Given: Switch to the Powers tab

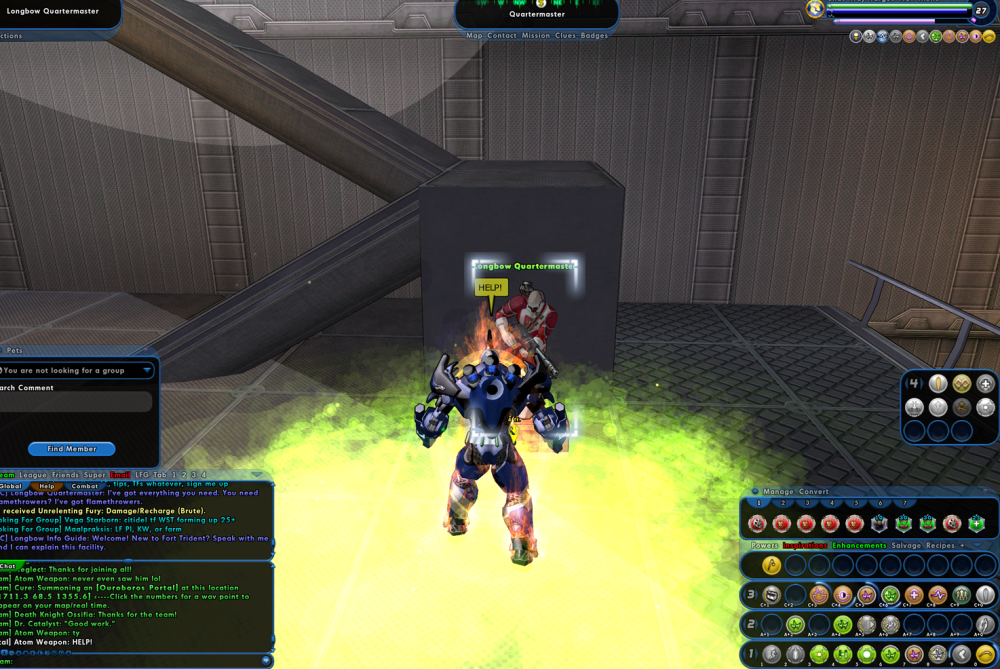Looking at the screenshot, I should (x=765, y=546).
